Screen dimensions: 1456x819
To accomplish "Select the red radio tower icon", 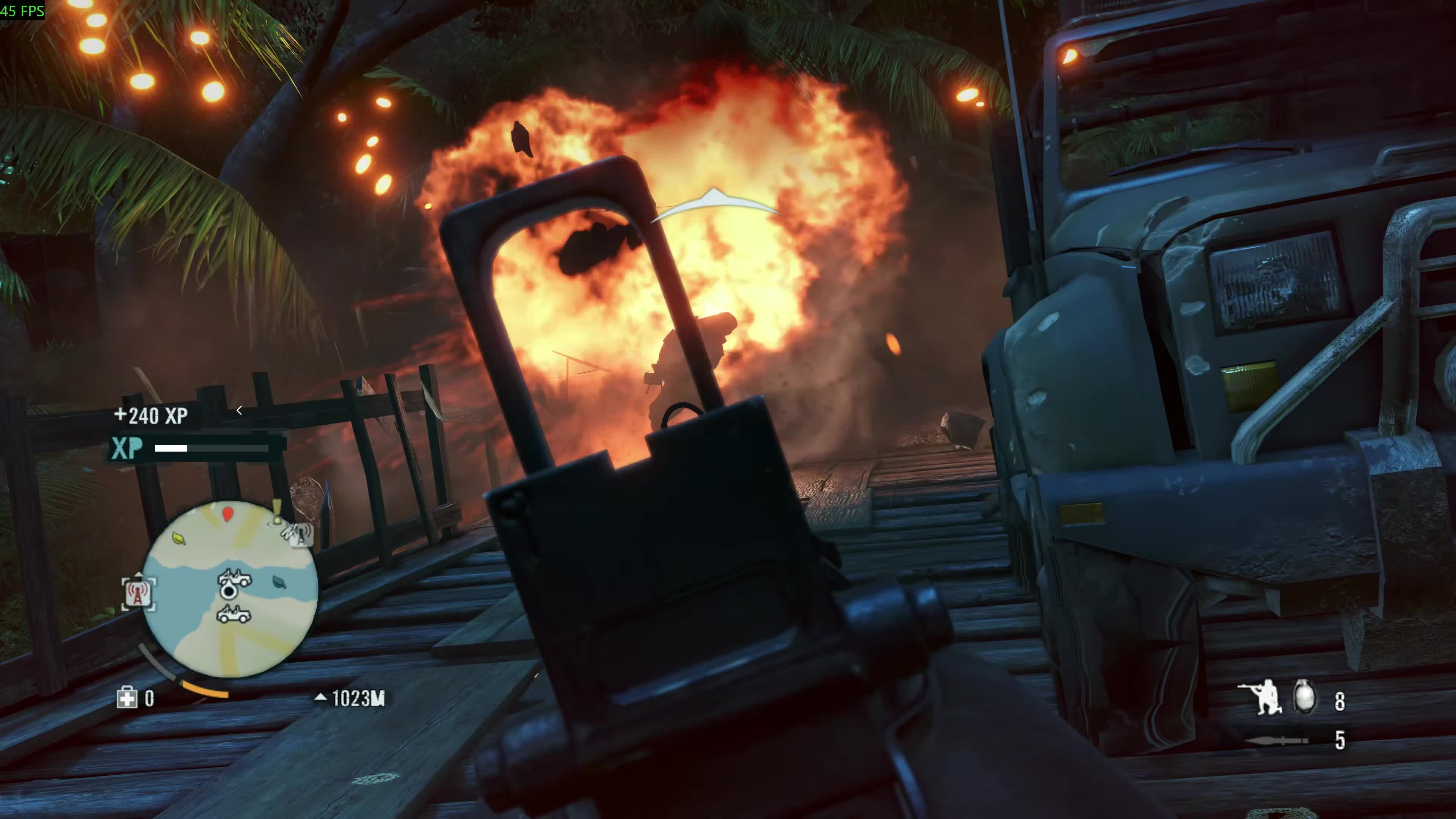I will pos(138,593).
